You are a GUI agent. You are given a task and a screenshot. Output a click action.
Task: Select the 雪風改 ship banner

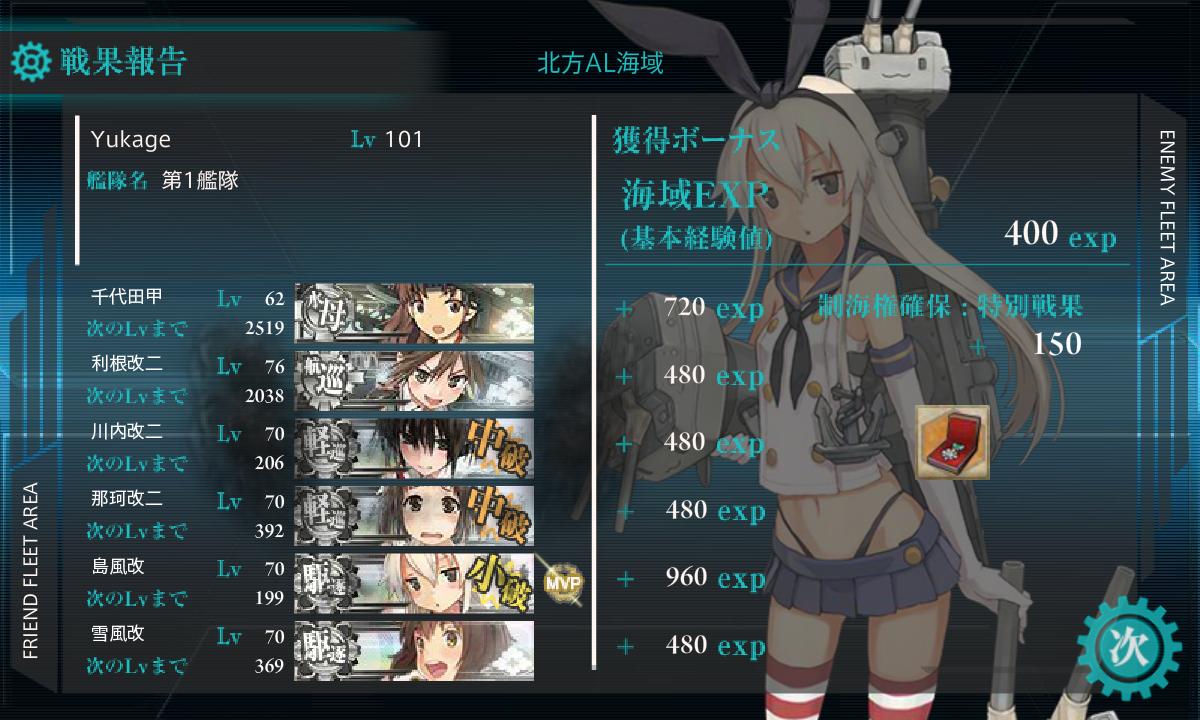(x=414, y=650)
